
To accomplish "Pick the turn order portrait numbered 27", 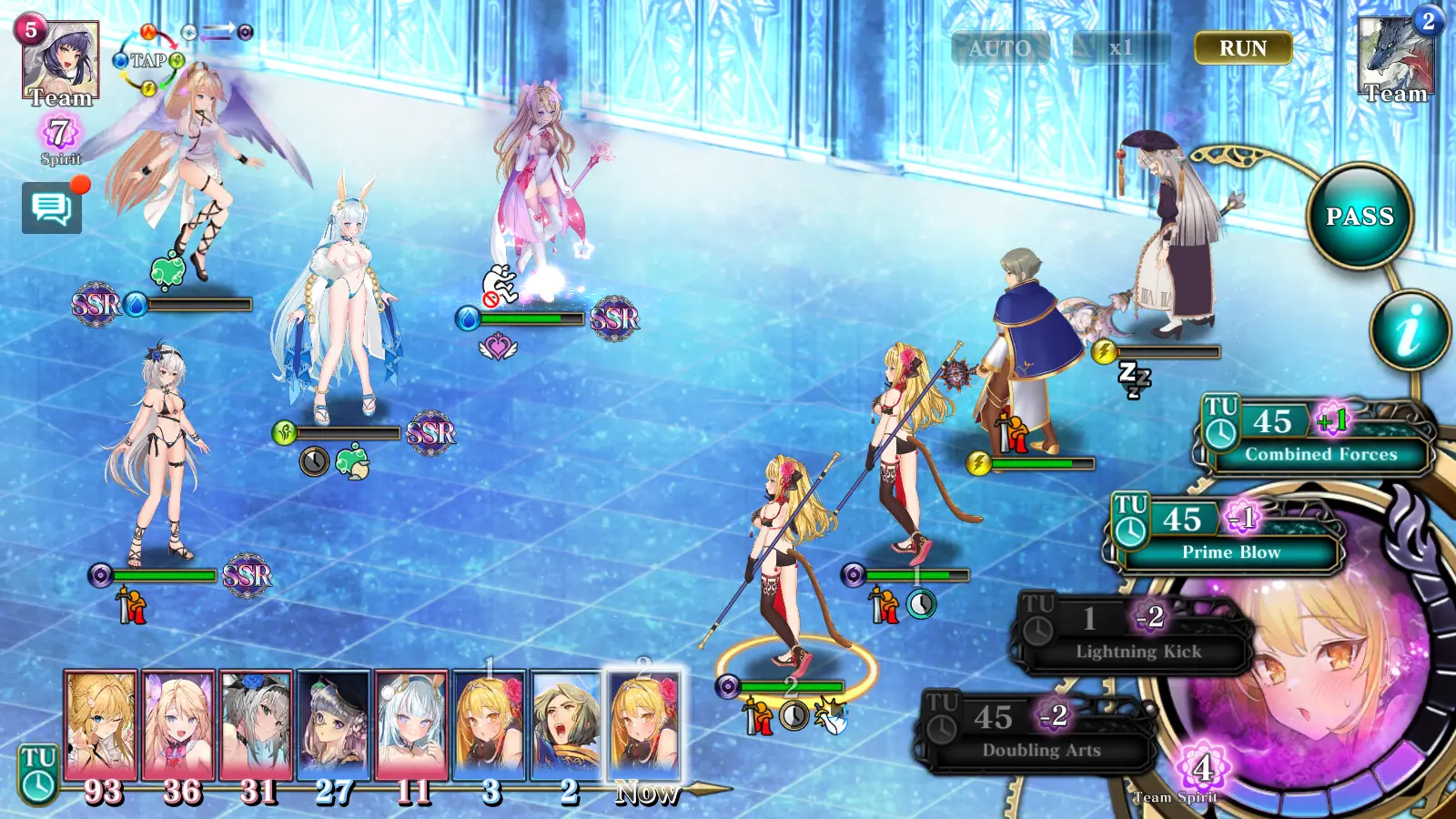I will pyautogui.click(x=333, y=725).
